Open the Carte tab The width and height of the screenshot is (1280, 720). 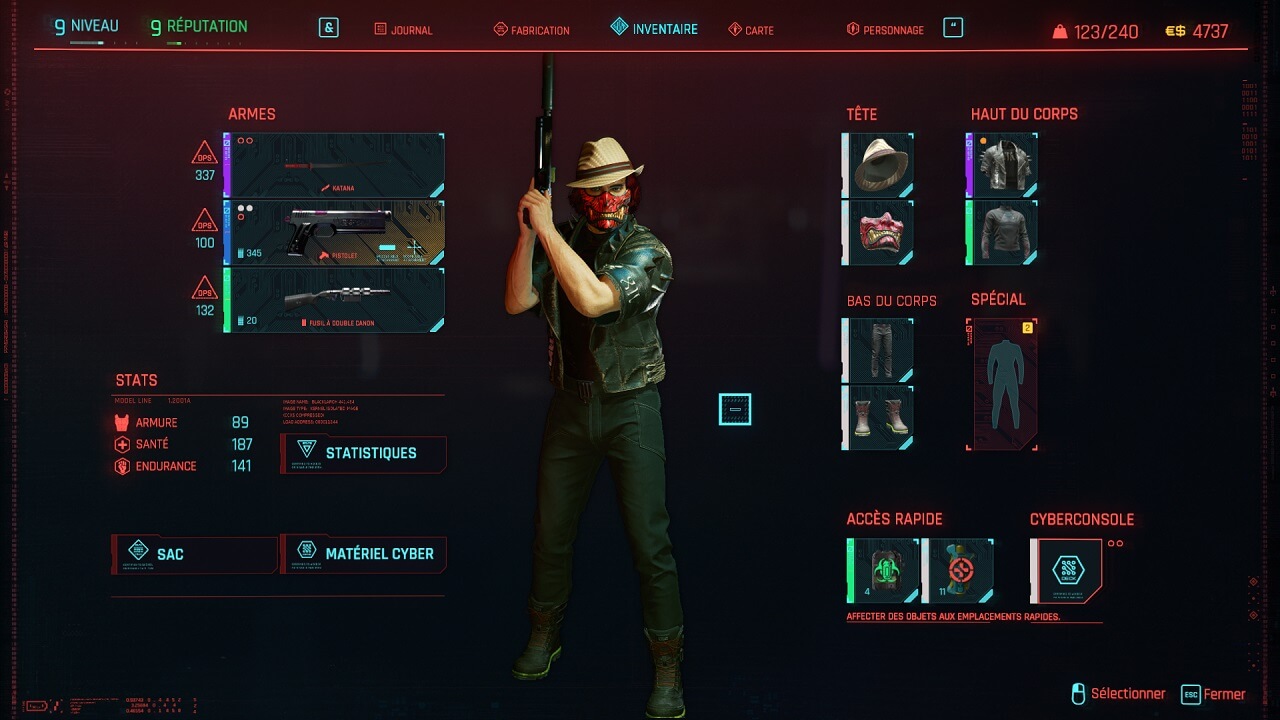coord(751,30)
